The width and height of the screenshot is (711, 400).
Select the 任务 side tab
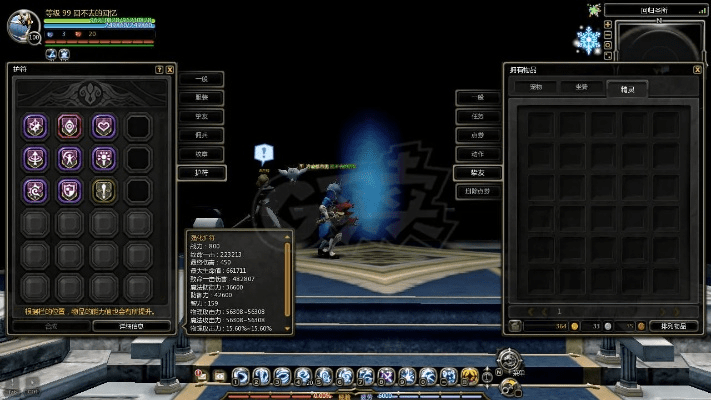(x=478, y=116)
